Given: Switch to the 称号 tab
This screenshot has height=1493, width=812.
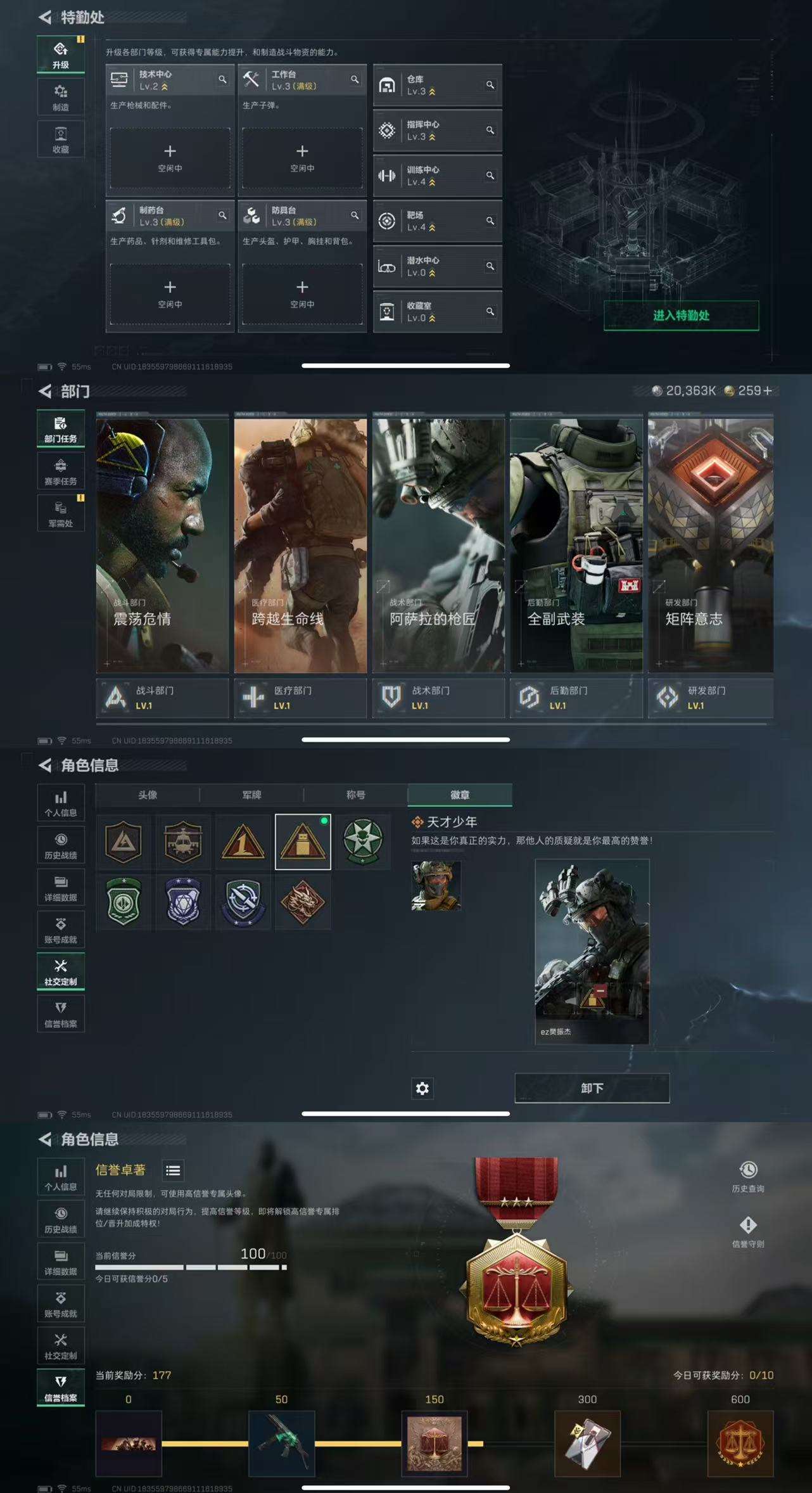Looking at the screenshot, I should click(355, 795).
